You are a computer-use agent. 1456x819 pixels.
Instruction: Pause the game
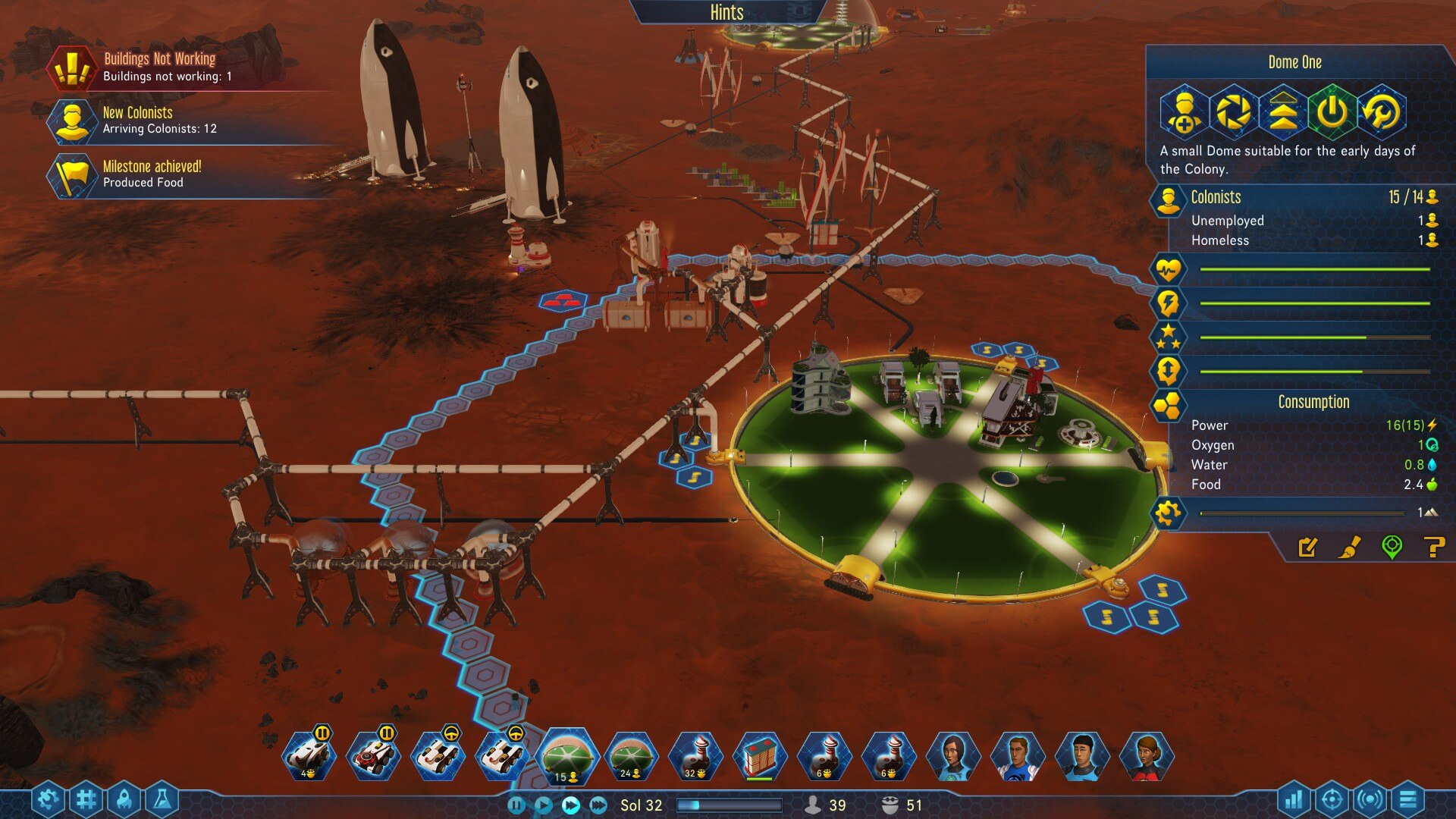click(x=516, y=805)
